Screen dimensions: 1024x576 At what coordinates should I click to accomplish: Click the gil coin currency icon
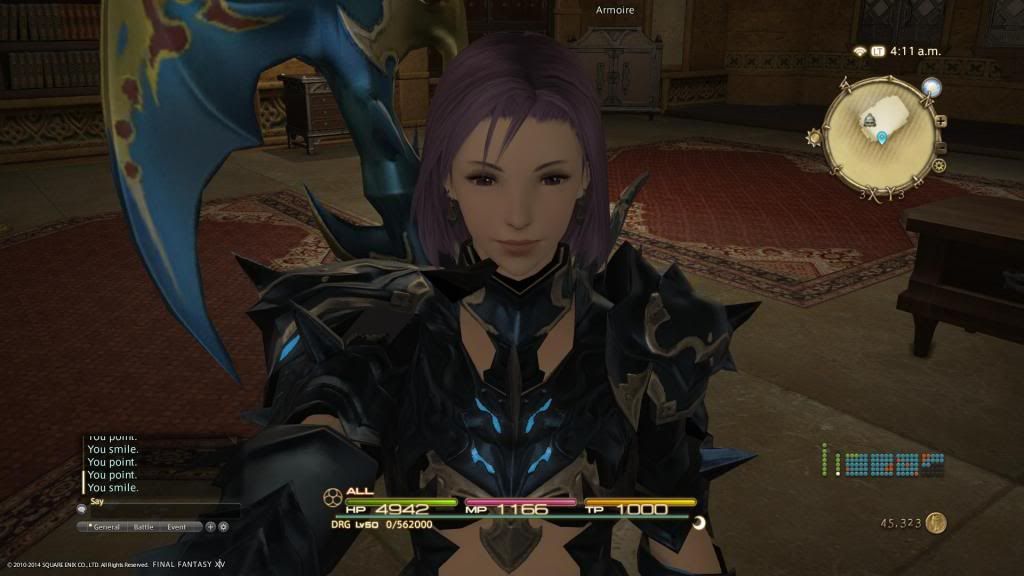936,522
